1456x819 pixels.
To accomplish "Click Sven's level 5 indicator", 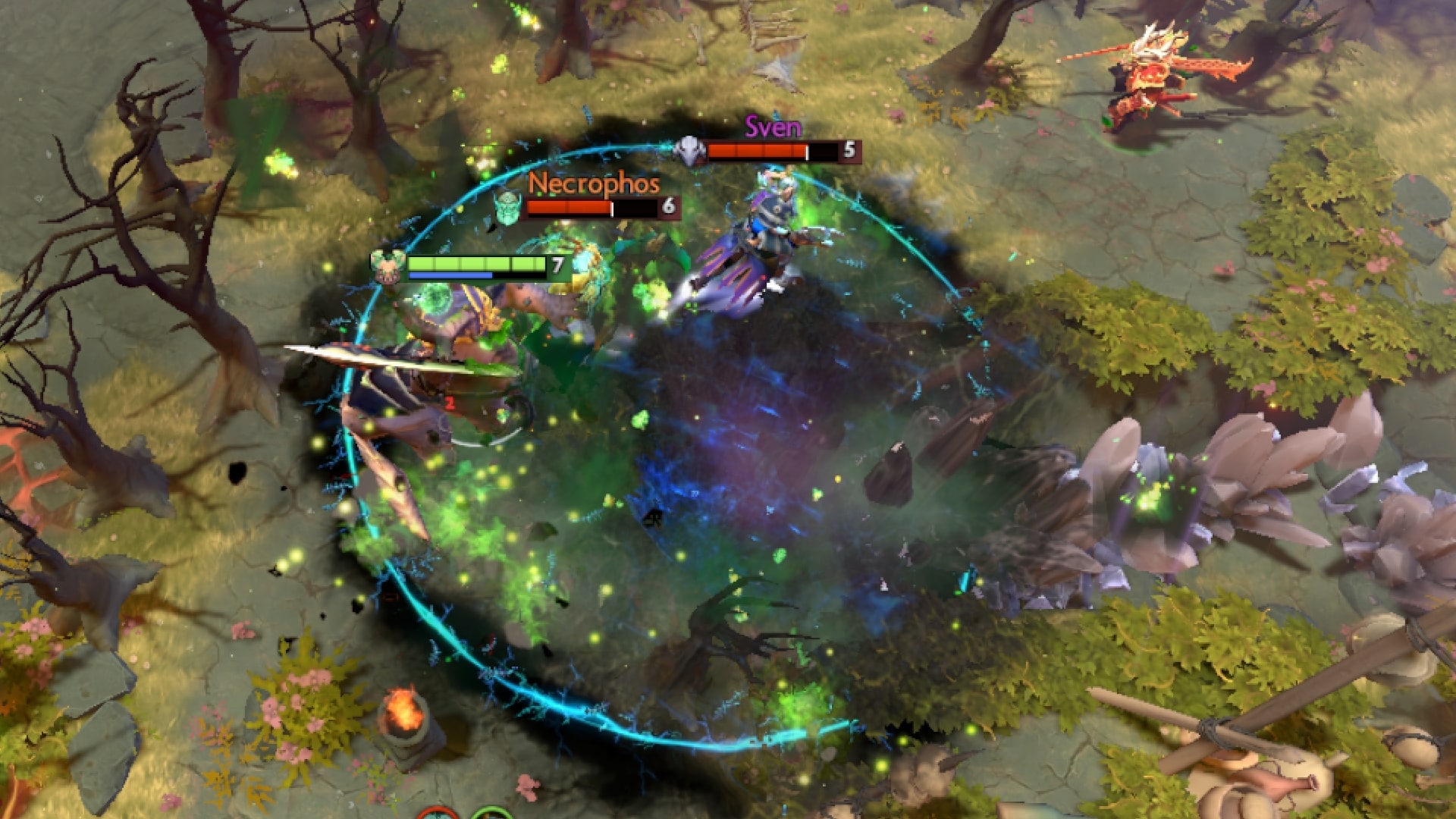I will click(852, 149).
